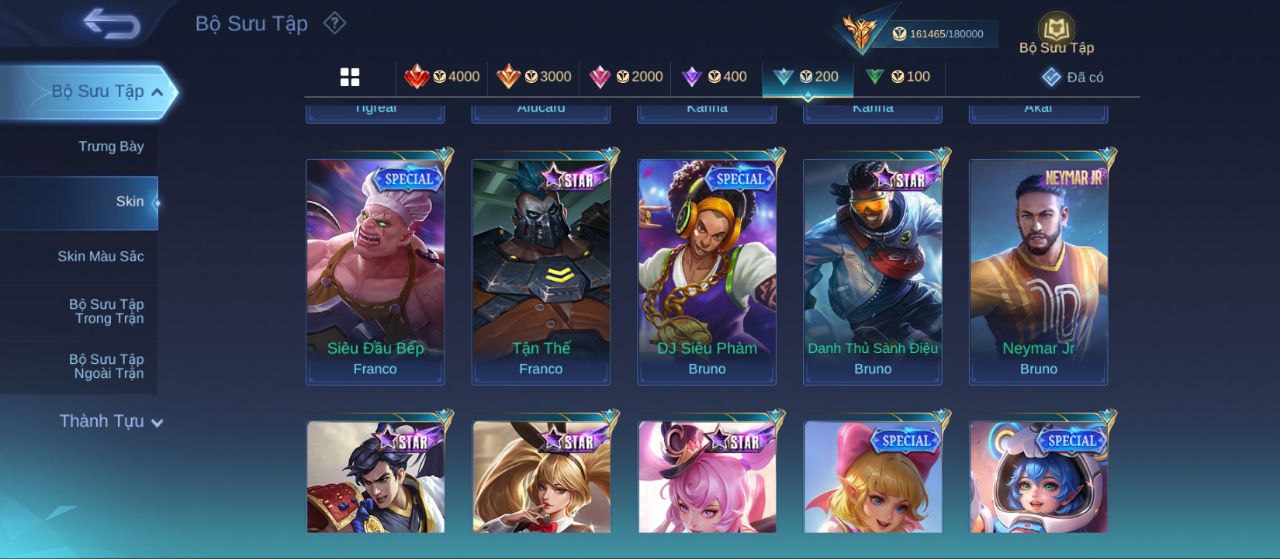Expand the Thành Tựu section
Viewport: 1280px width, 559px height.
(x=110, y=422)
